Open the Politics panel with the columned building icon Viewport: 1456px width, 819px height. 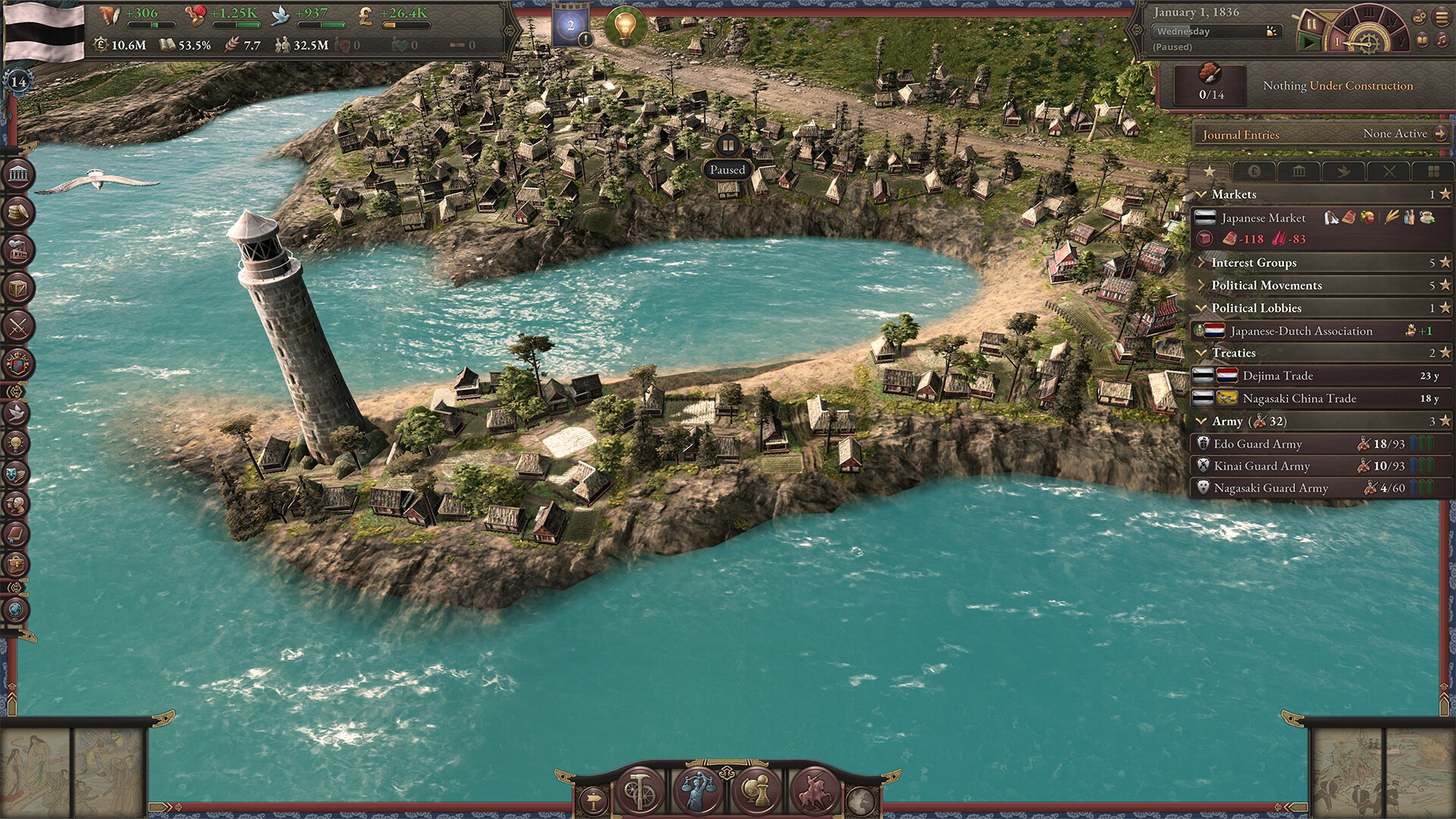click(x=18, y=174)
